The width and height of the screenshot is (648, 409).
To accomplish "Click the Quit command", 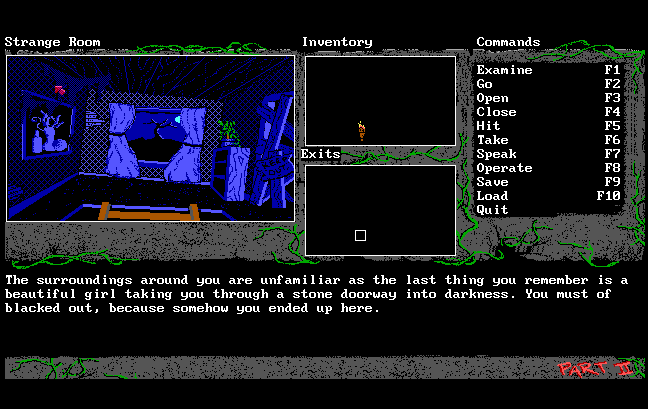I will click(x=492, y=210).
